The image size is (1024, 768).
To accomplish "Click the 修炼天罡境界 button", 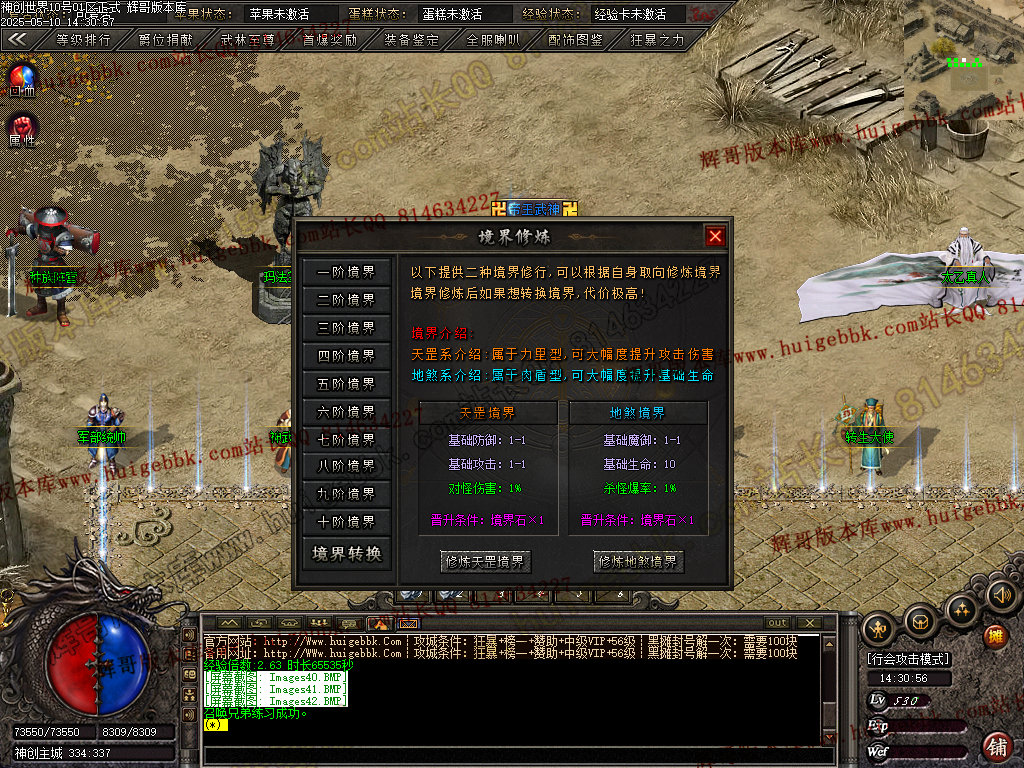I will [x=486, y=562].
